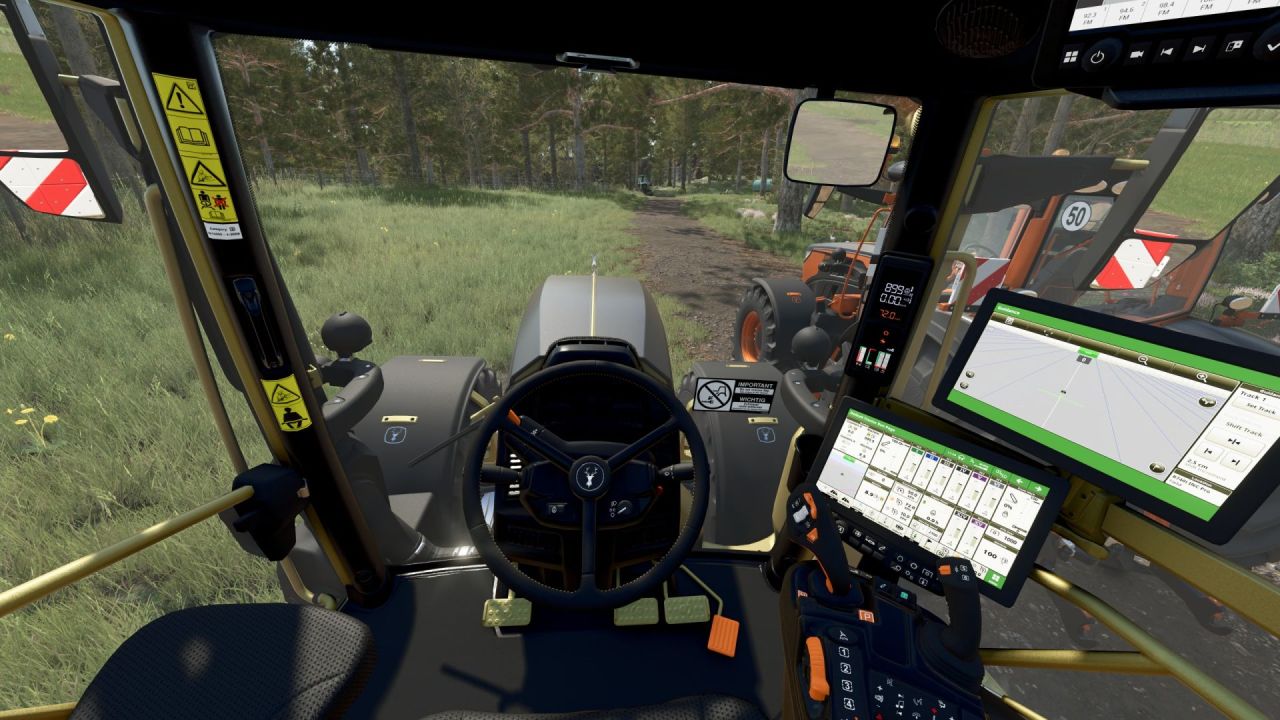Click the camera icon on the radio panel

click(1138, 53)
